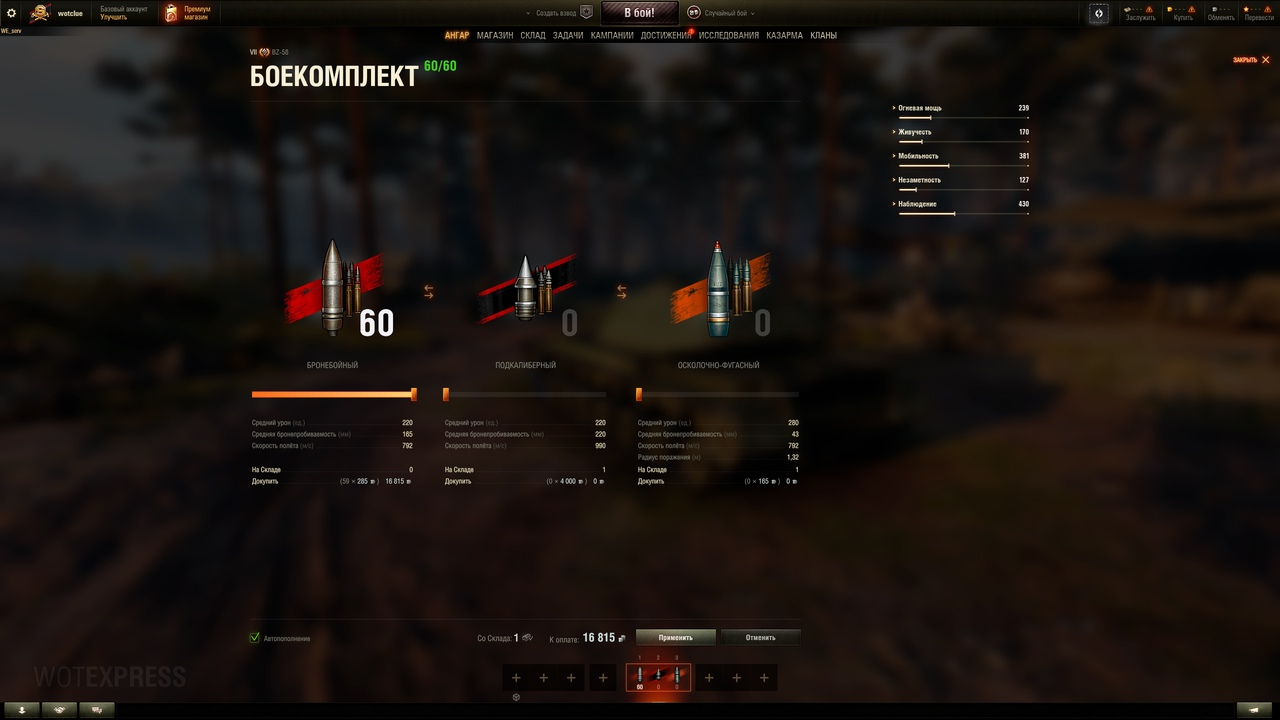Toggle the Автопополнение checkbox
This screenshot has width=1280, height=720.
pos(255,637)
